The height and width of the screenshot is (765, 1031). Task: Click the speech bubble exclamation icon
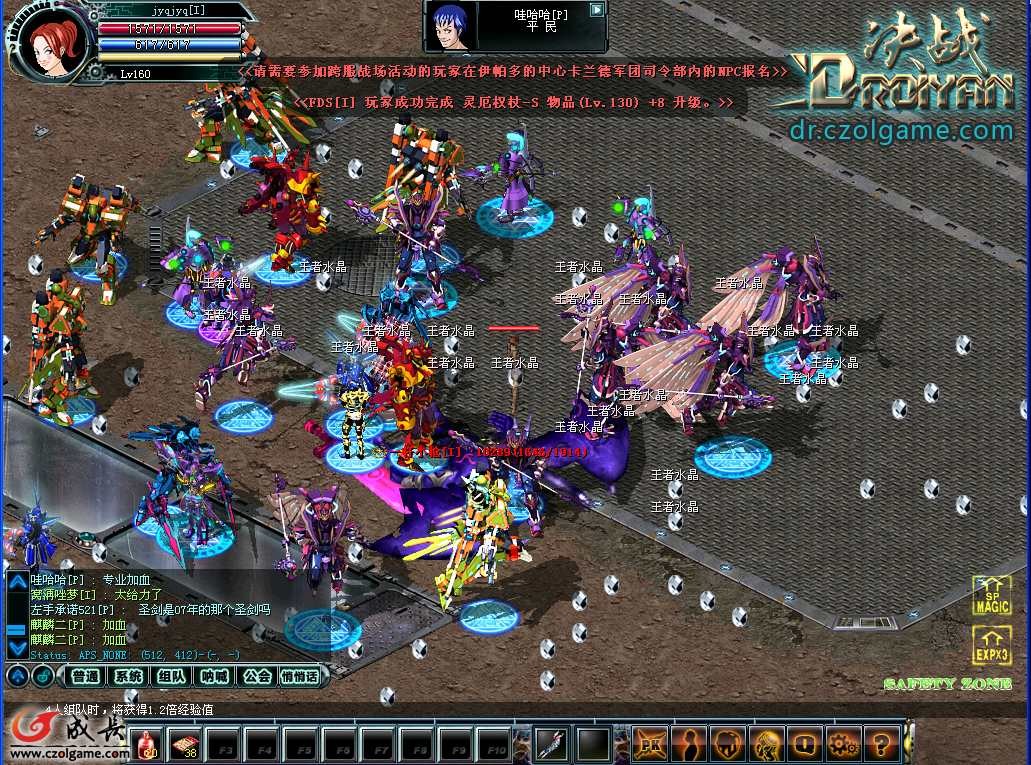[804, 744]
